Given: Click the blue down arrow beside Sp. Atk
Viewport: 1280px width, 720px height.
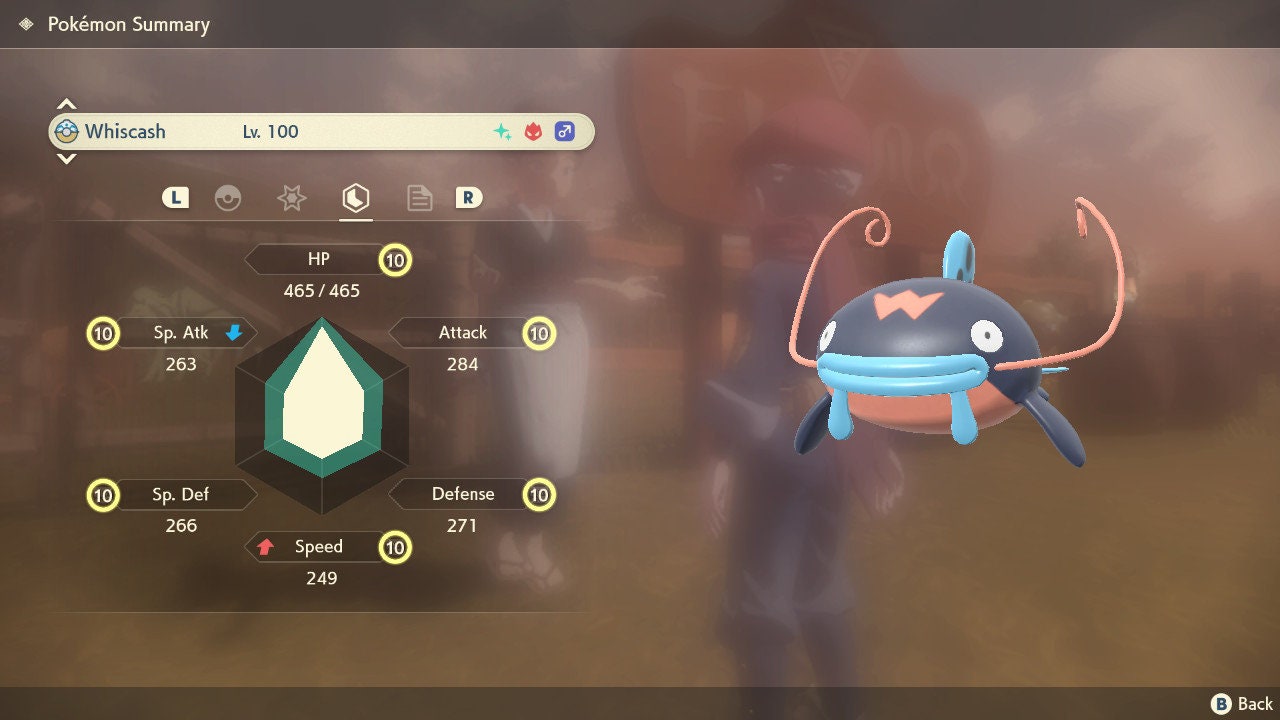Looking at the screenshot, I should 236,334.
